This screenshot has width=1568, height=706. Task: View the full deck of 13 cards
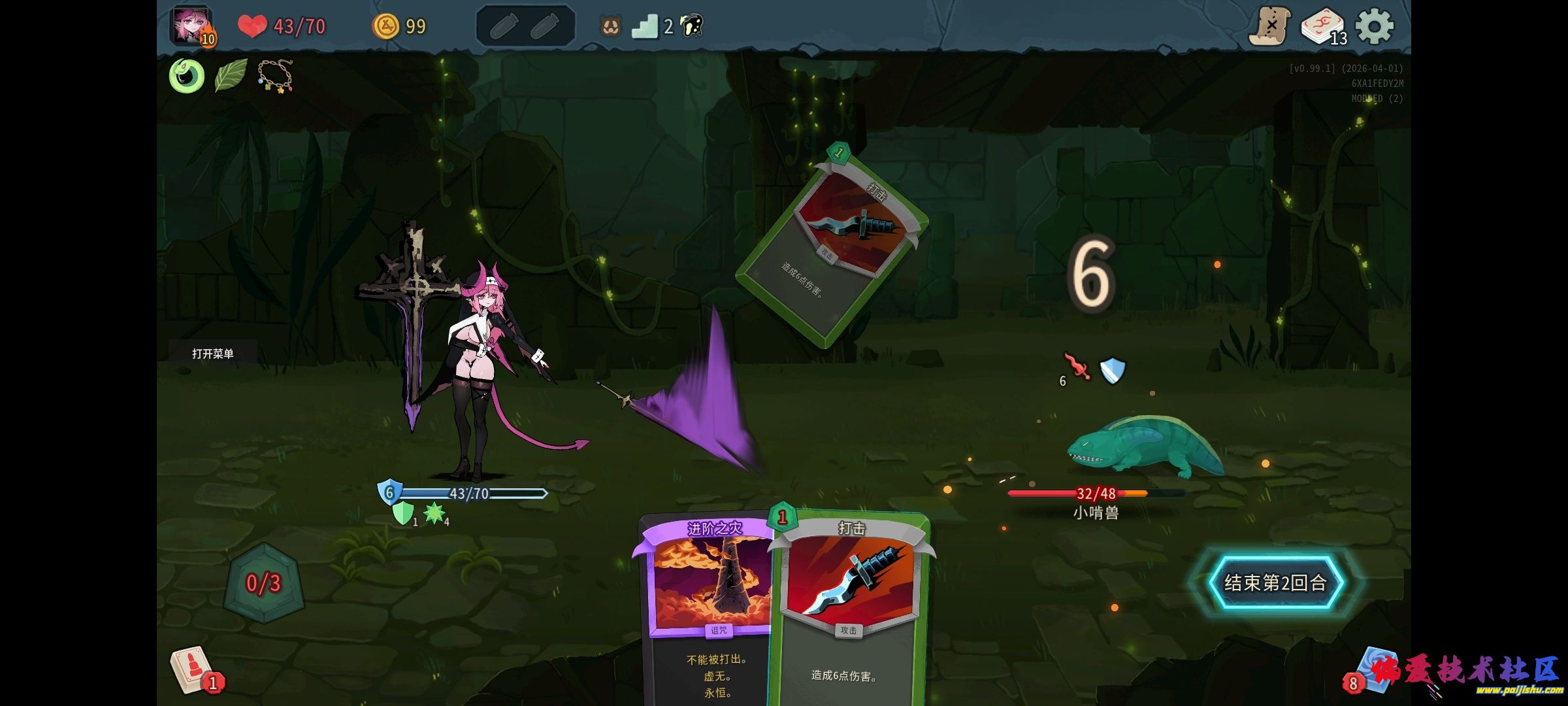tap(1321, 27)
